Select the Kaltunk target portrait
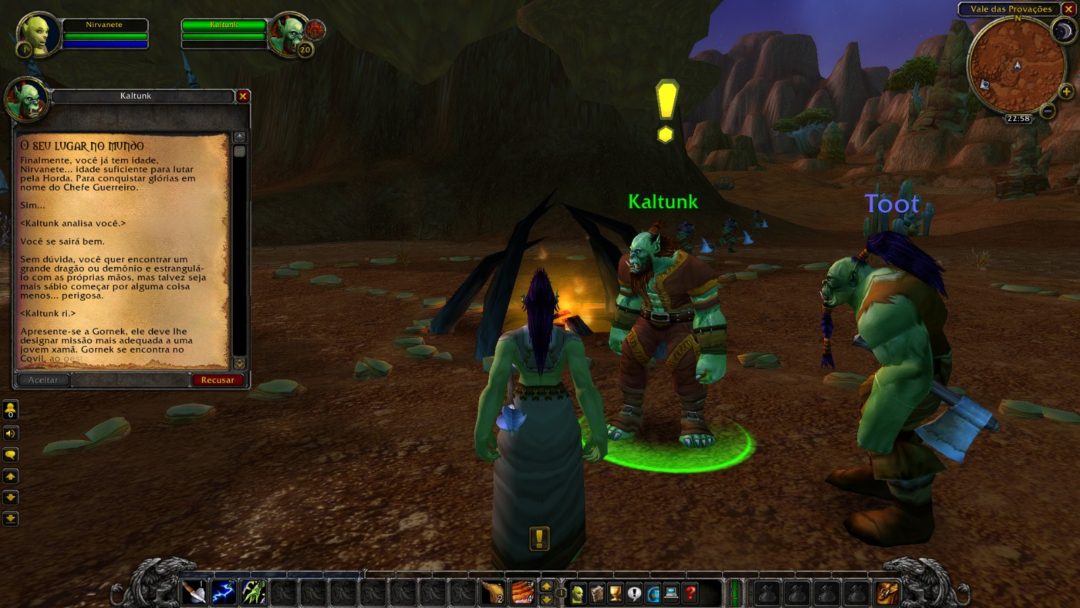The image size is (1080, 608). [289, 34]
